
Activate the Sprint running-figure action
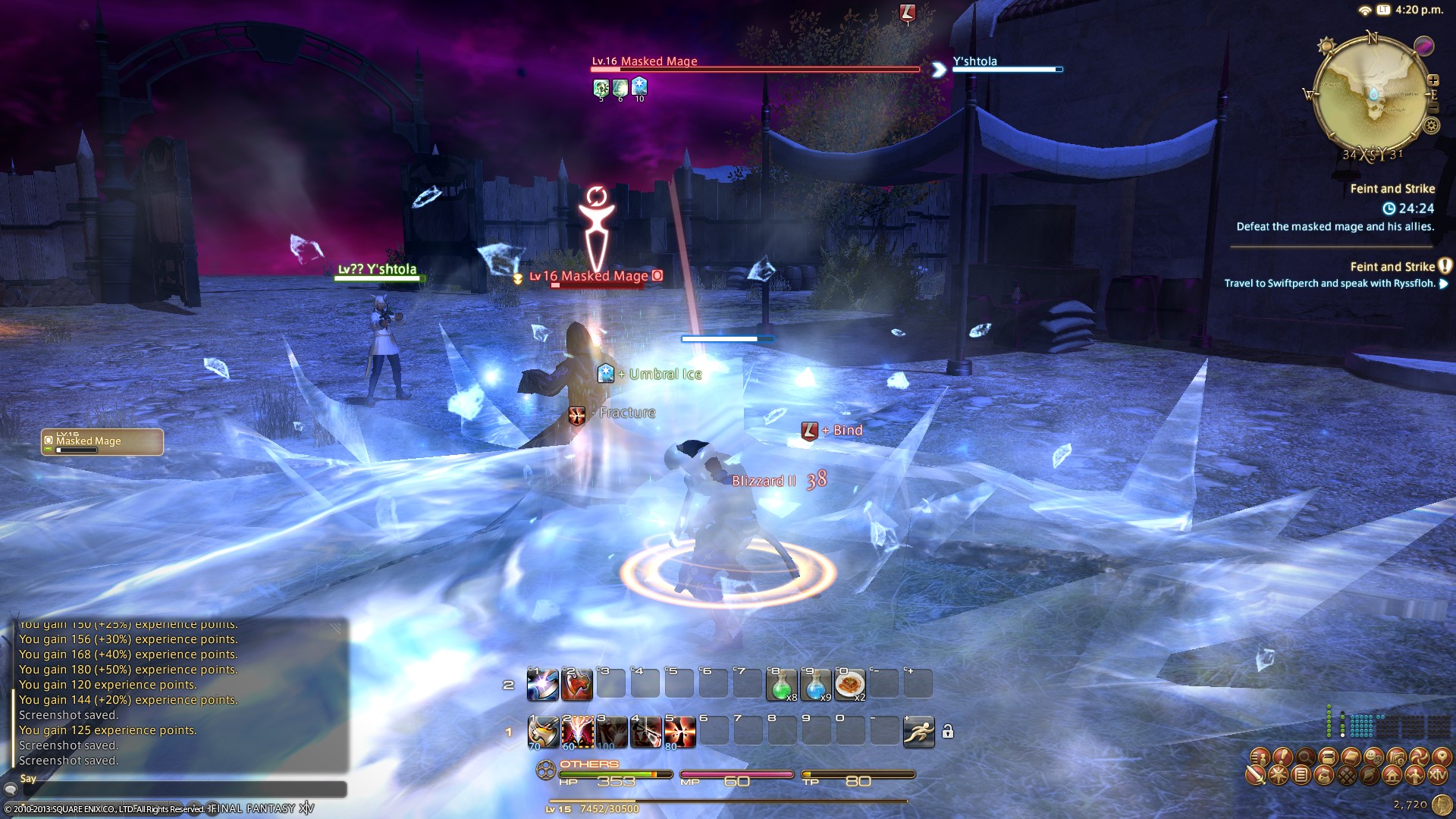[x=918, y=732]
